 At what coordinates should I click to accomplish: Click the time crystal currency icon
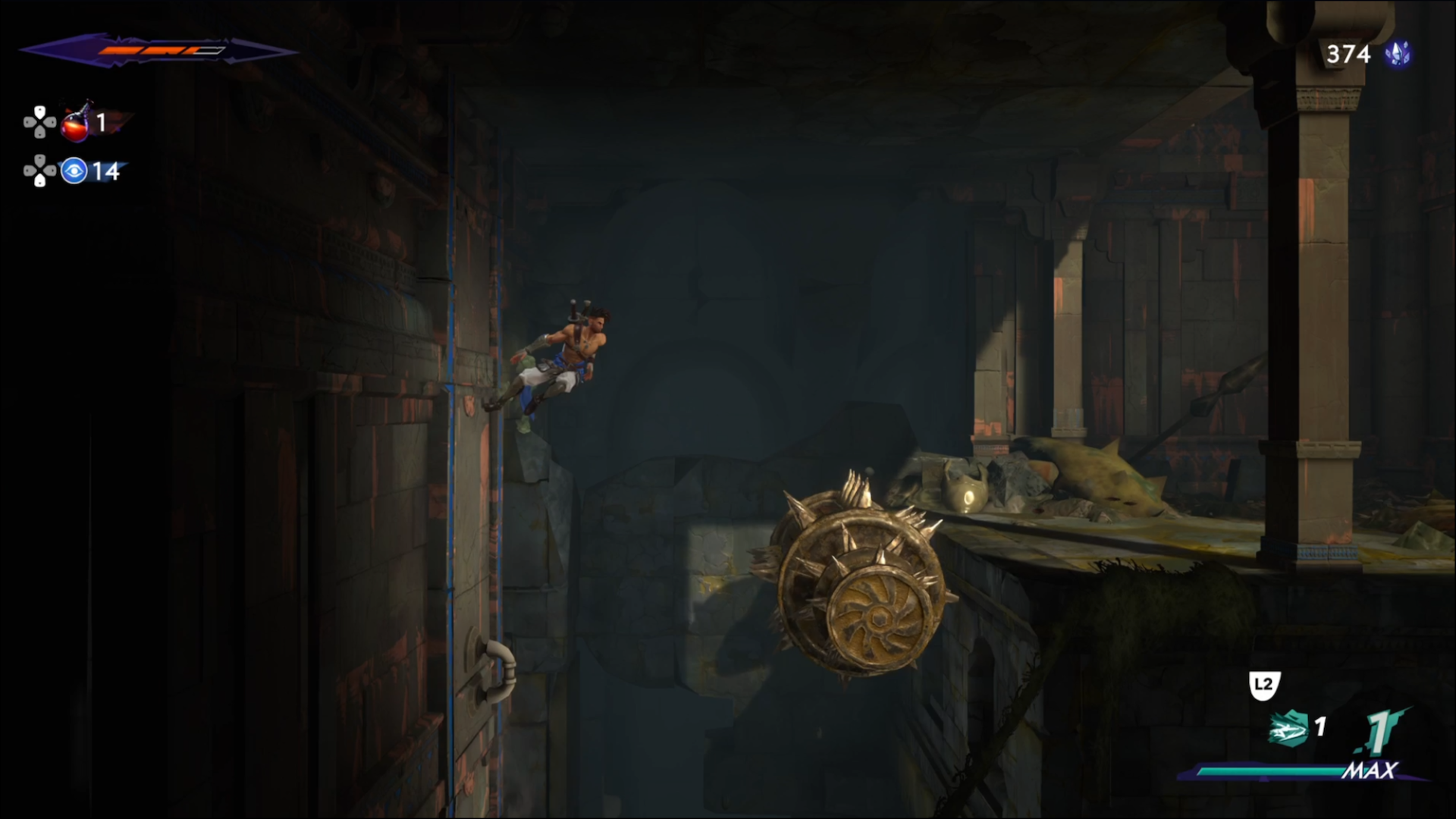[x=1398, y=54]
